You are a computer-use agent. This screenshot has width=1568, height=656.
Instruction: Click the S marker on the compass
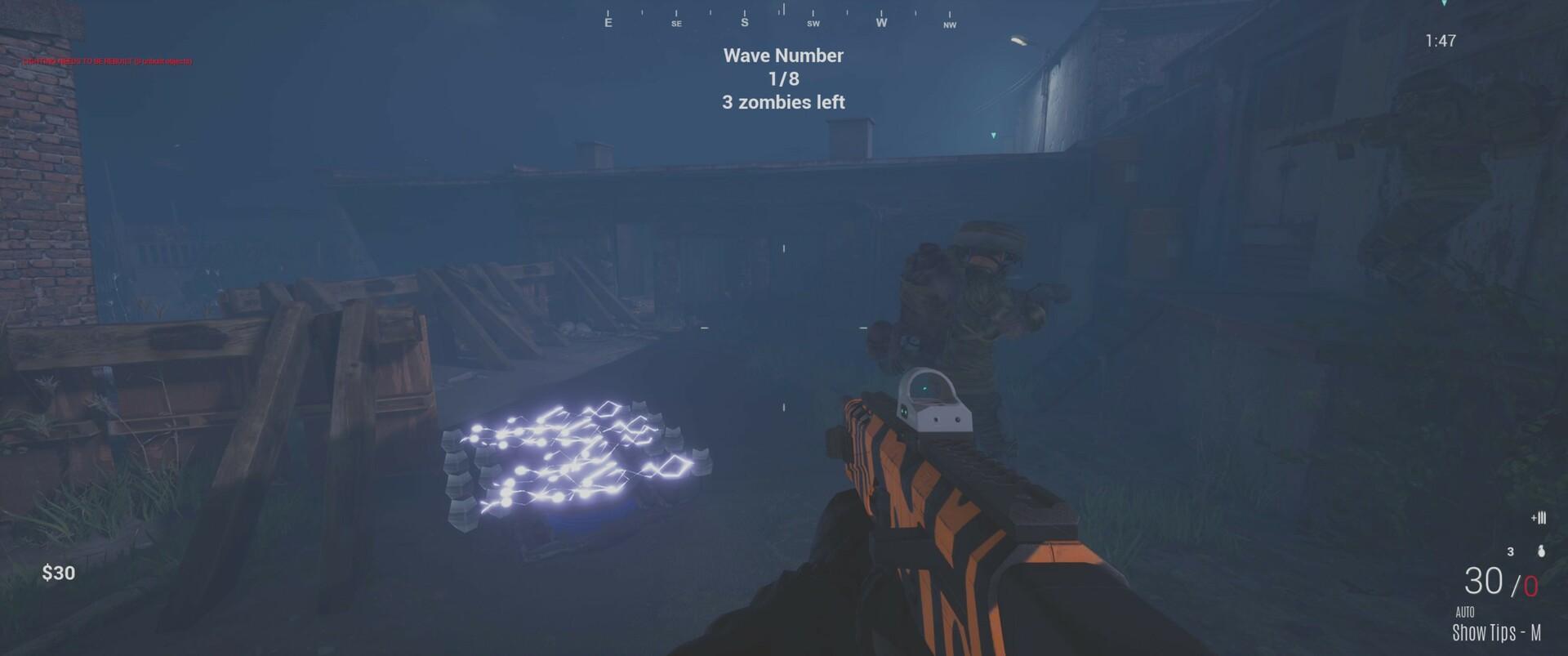click(x=744, y=25)
